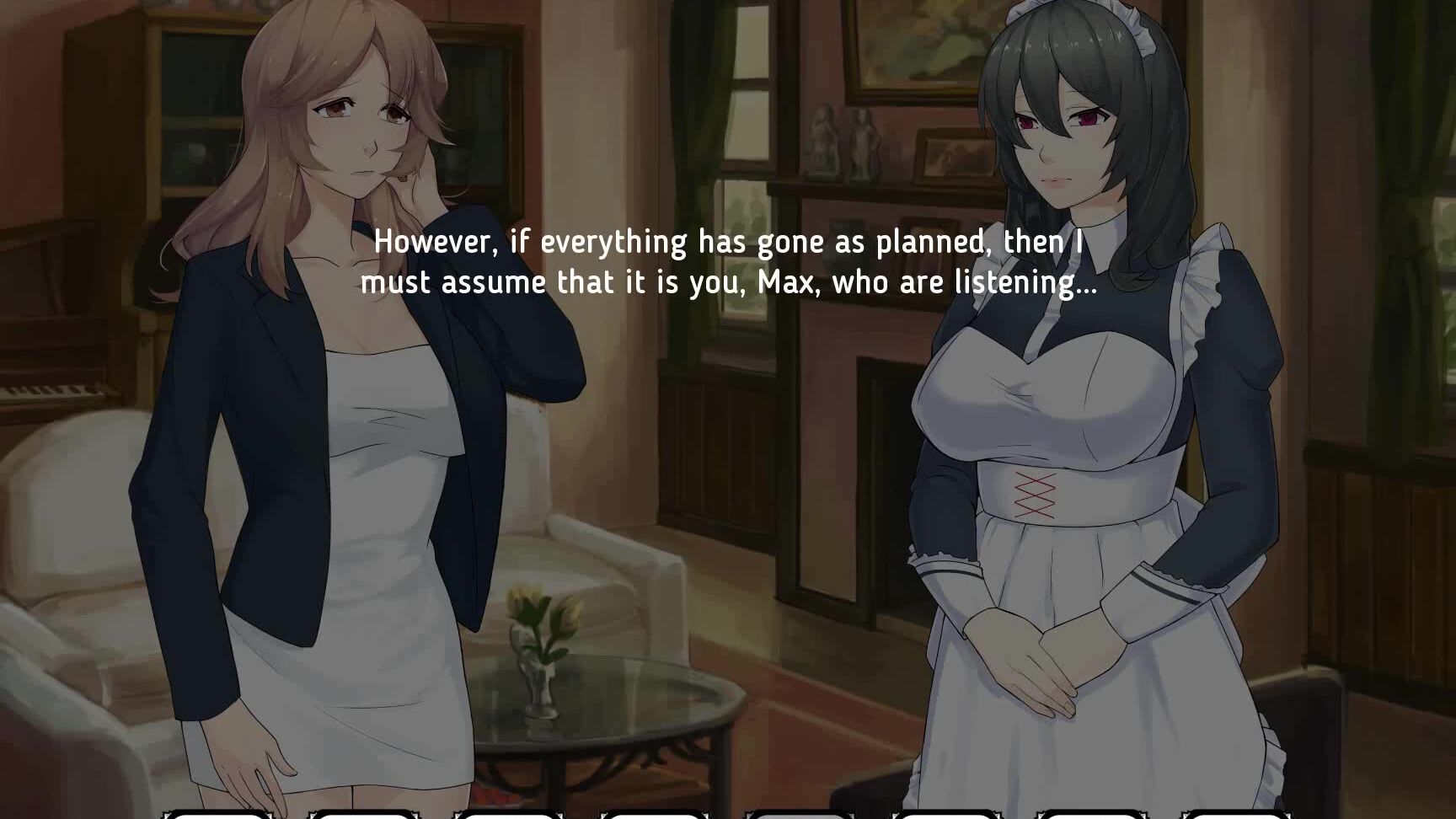Viewport: 1456px width, 819px height.
Task: Click the window behind the characters
Action: coord(750,126)
